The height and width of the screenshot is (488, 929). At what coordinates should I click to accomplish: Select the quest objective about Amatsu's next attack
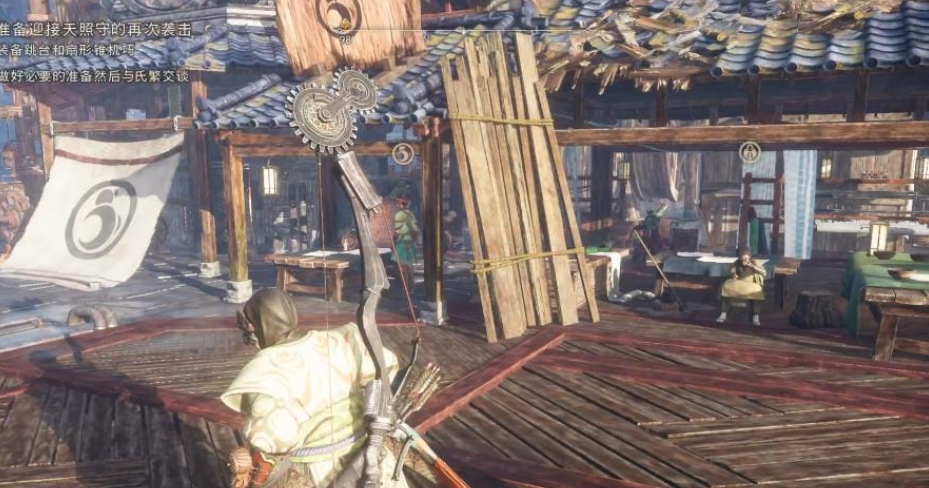point(98,30)
